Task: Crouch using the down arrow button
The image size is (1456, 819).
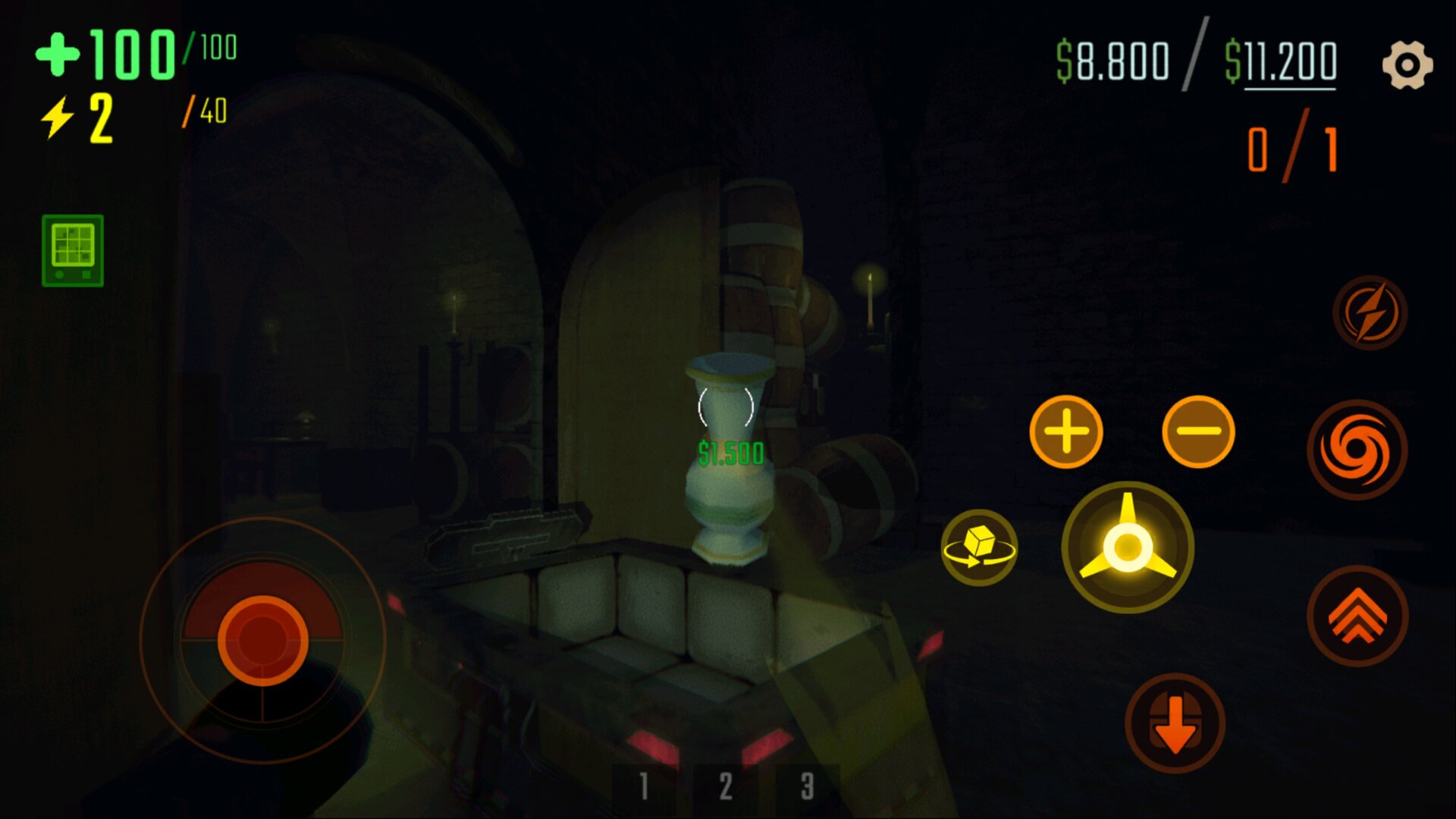Action: (x=1175, y=723)
